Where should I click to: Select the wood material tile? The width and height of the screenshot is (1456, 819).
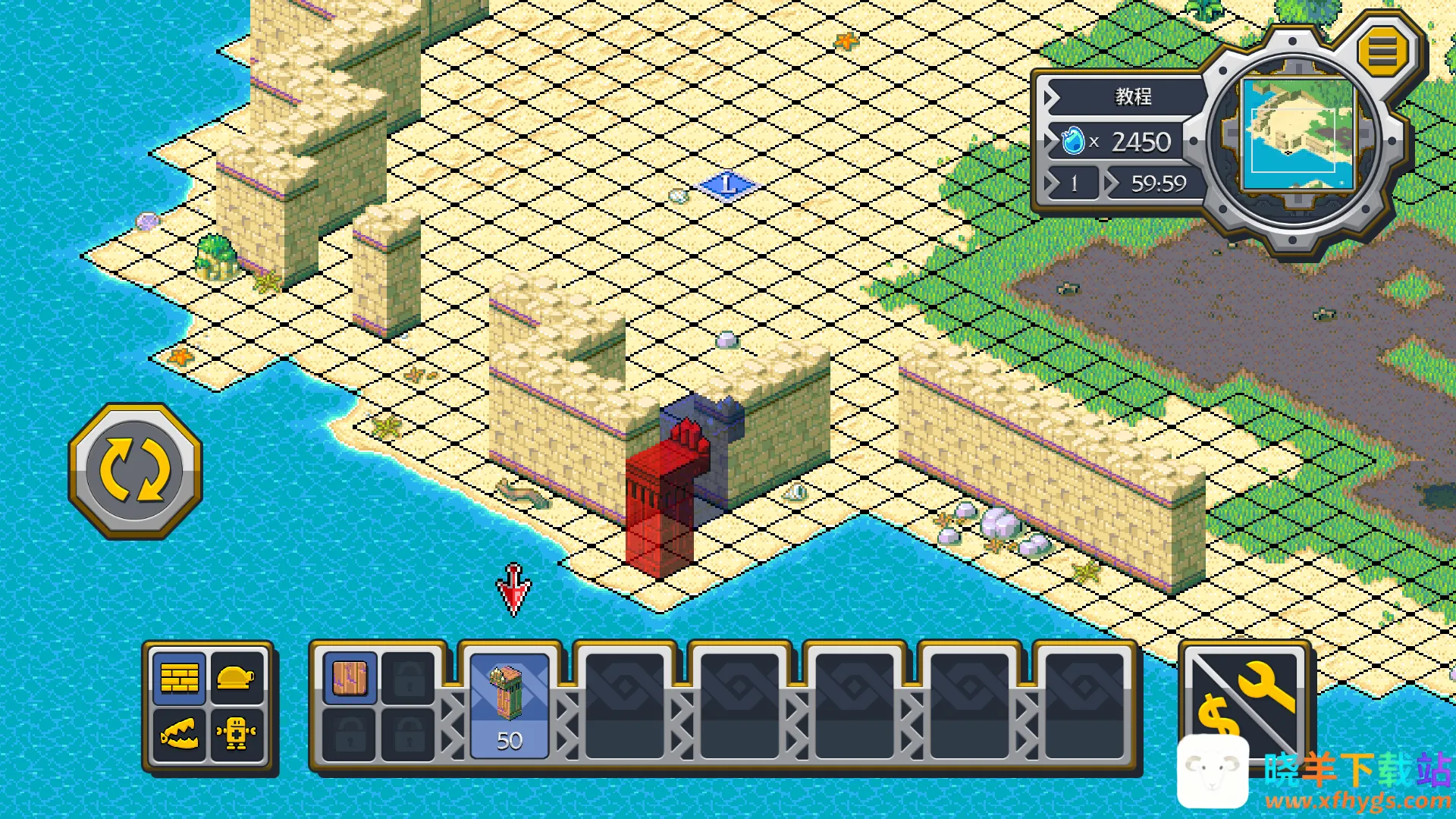(x=350, y=678)
